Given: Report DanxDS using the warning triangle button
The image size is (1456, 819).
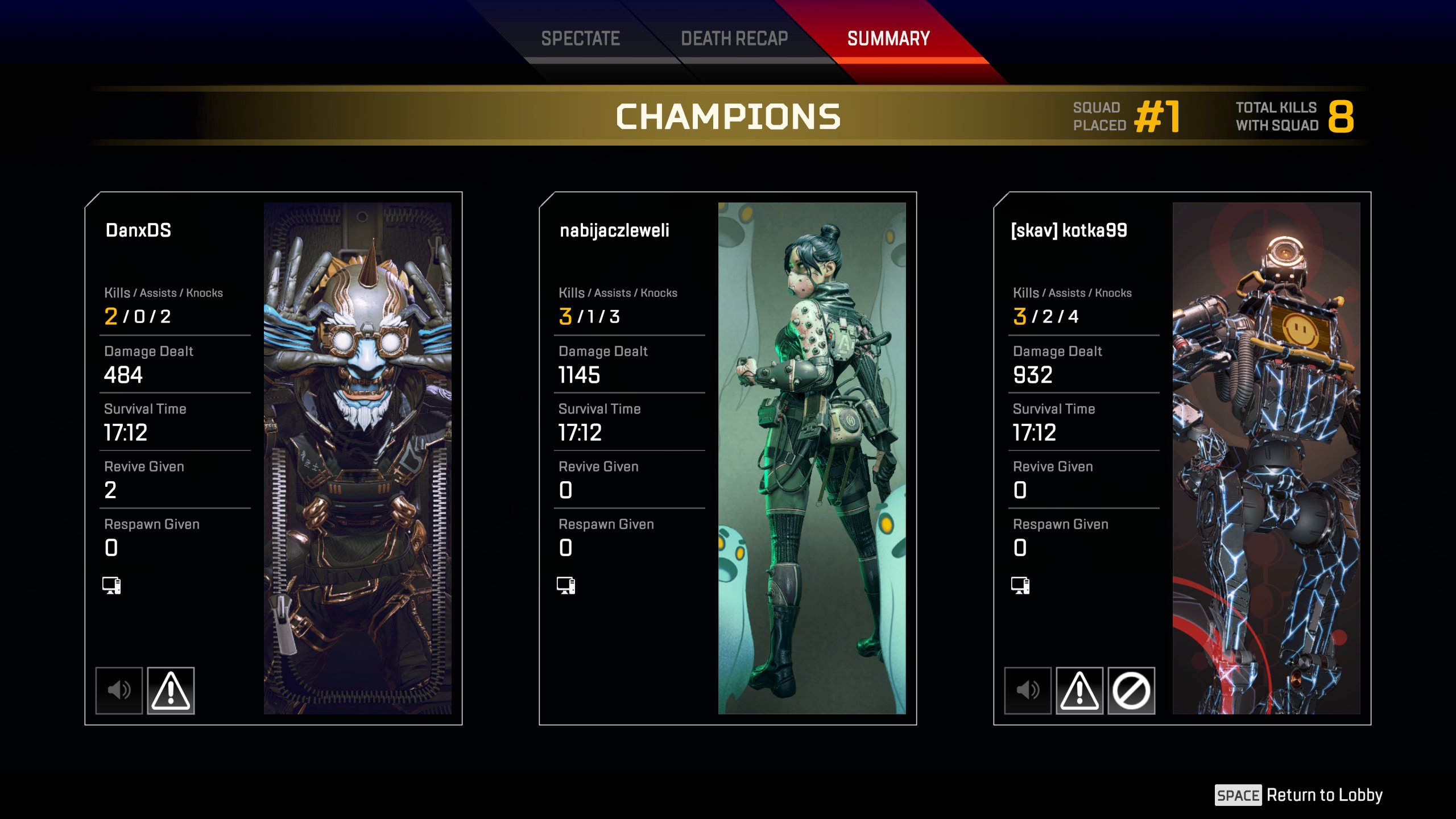Looking at the screenshot, I should [x=171, y=690].
